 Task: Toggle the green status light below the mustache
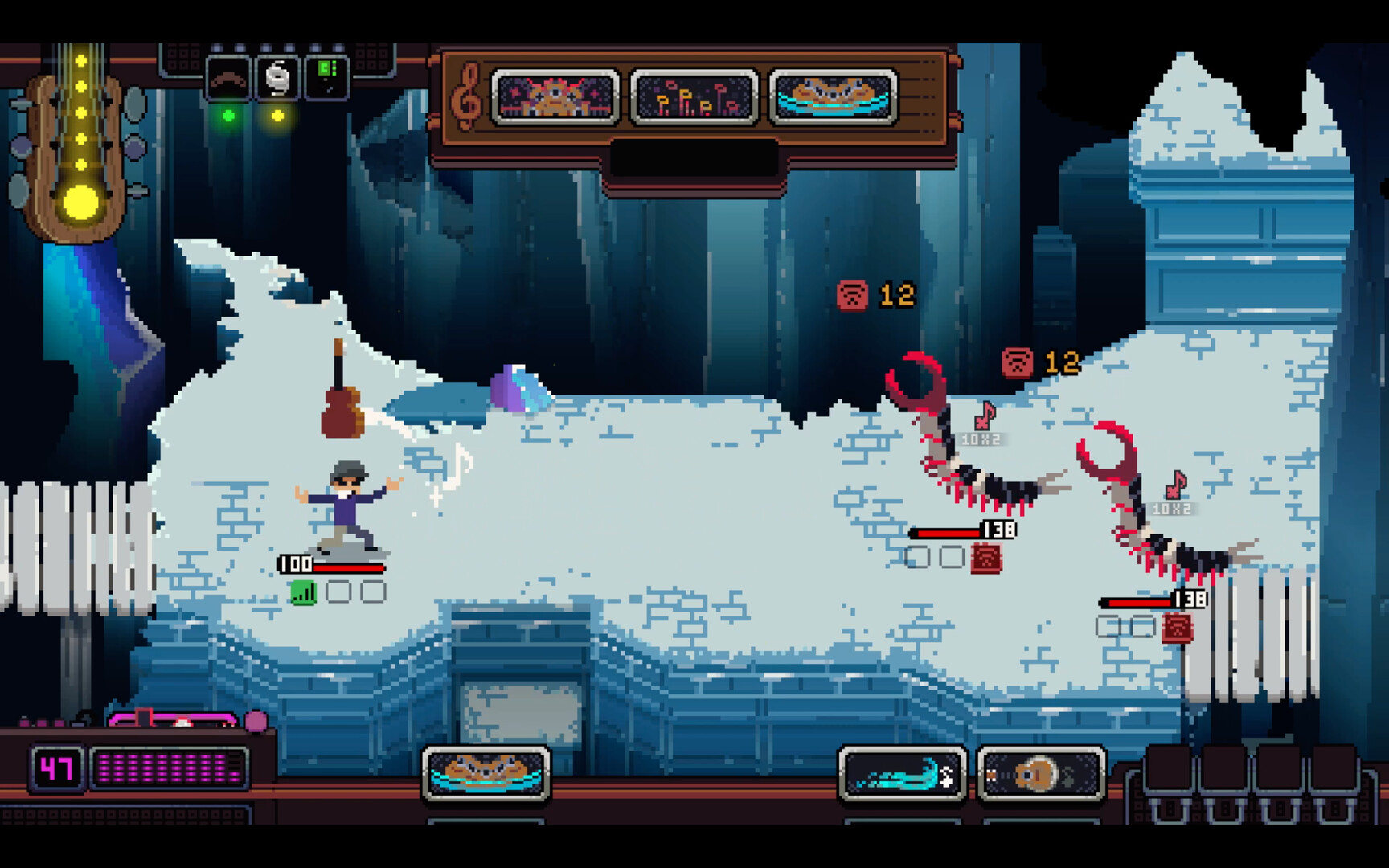(x=227, y=117)
